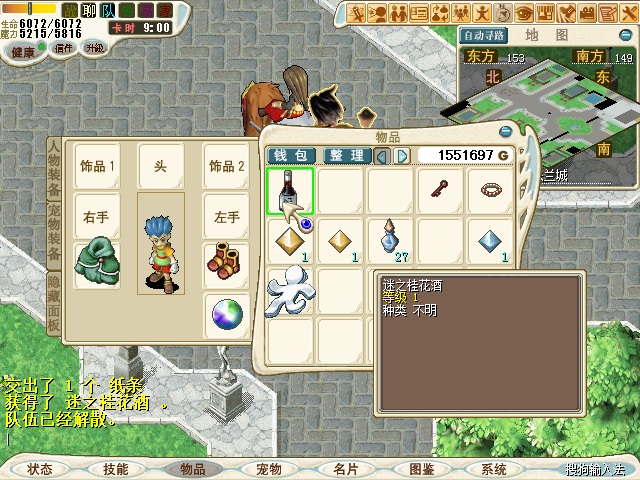The width and height of the screenshot is (640, 480).
Task: Open the 信件 mail button
Action: (x=64, y=48)
